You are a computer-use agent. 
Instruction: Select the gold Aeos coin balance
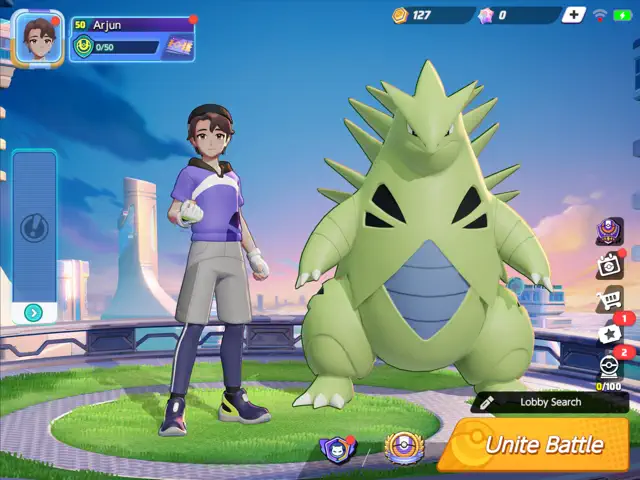tap(420, 15)
